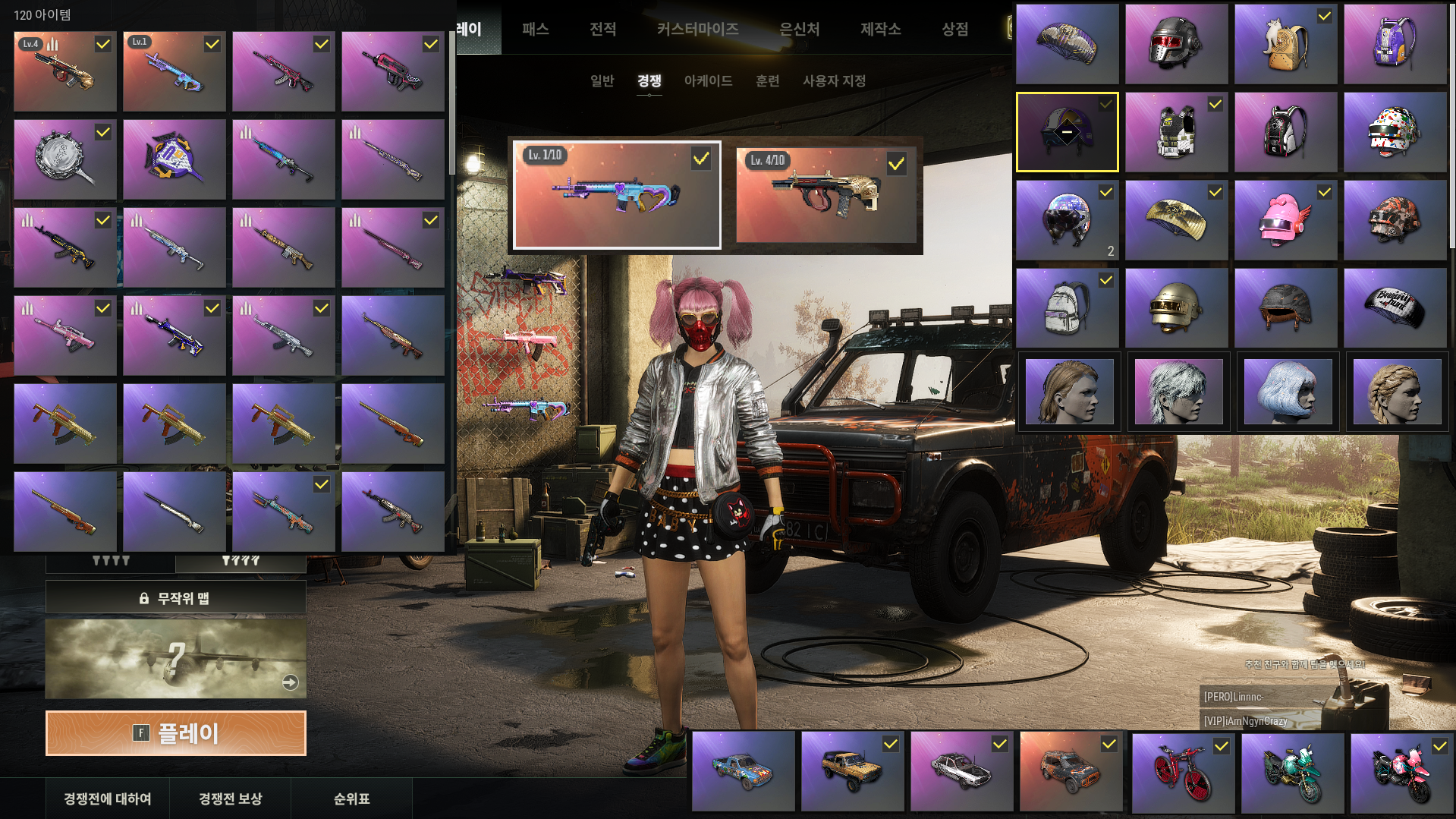
Task: View 경쟁전 보상 rewards
Action: pos(230,799)
